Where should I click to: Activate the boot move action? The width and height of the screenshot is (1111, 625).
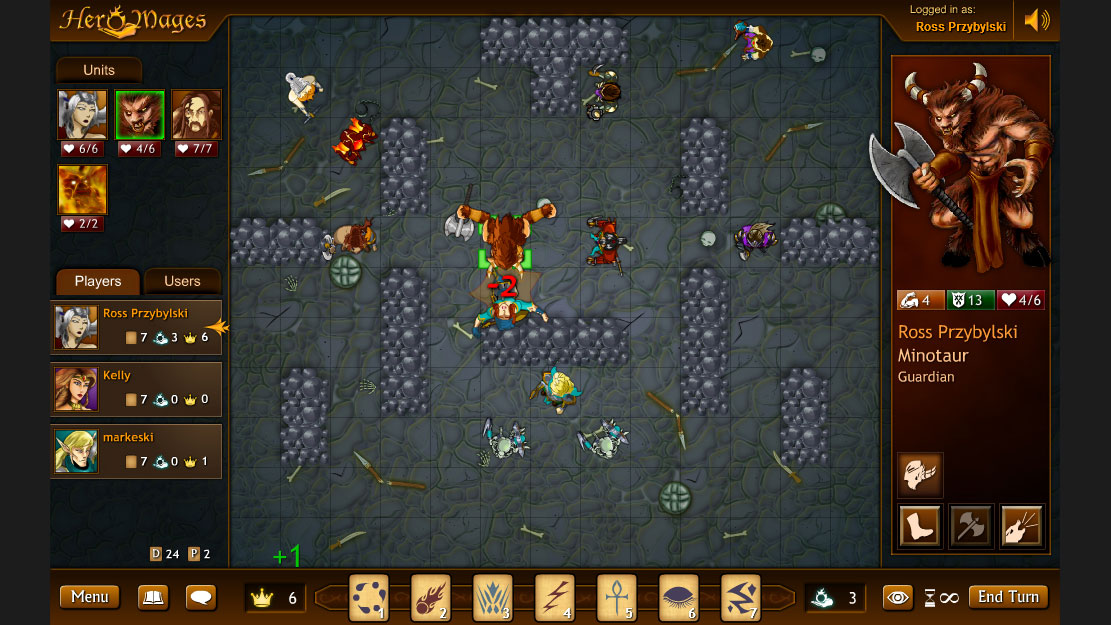click(919, 526)
